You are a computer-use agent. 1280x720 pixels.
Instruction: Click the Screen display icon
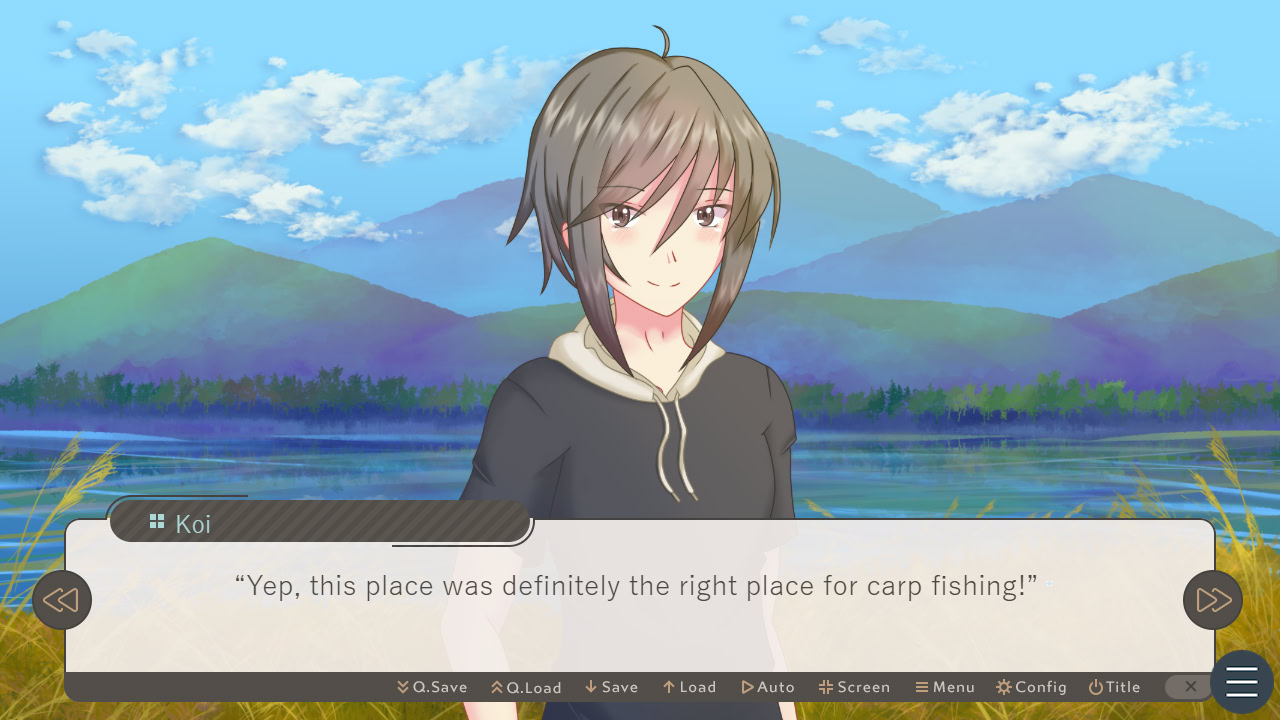825,687
